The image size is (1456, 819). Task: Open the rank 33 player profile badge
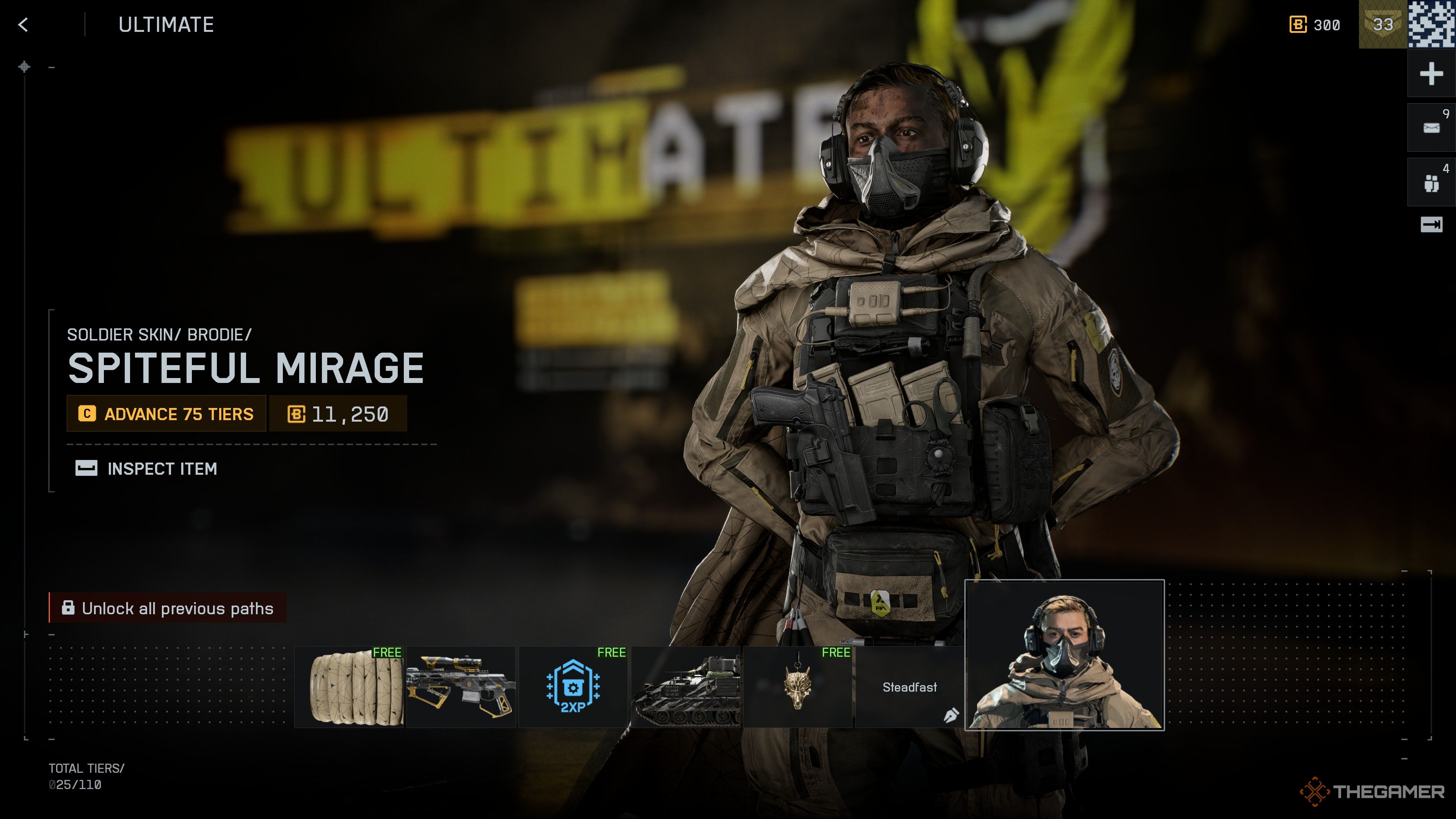1382,25
